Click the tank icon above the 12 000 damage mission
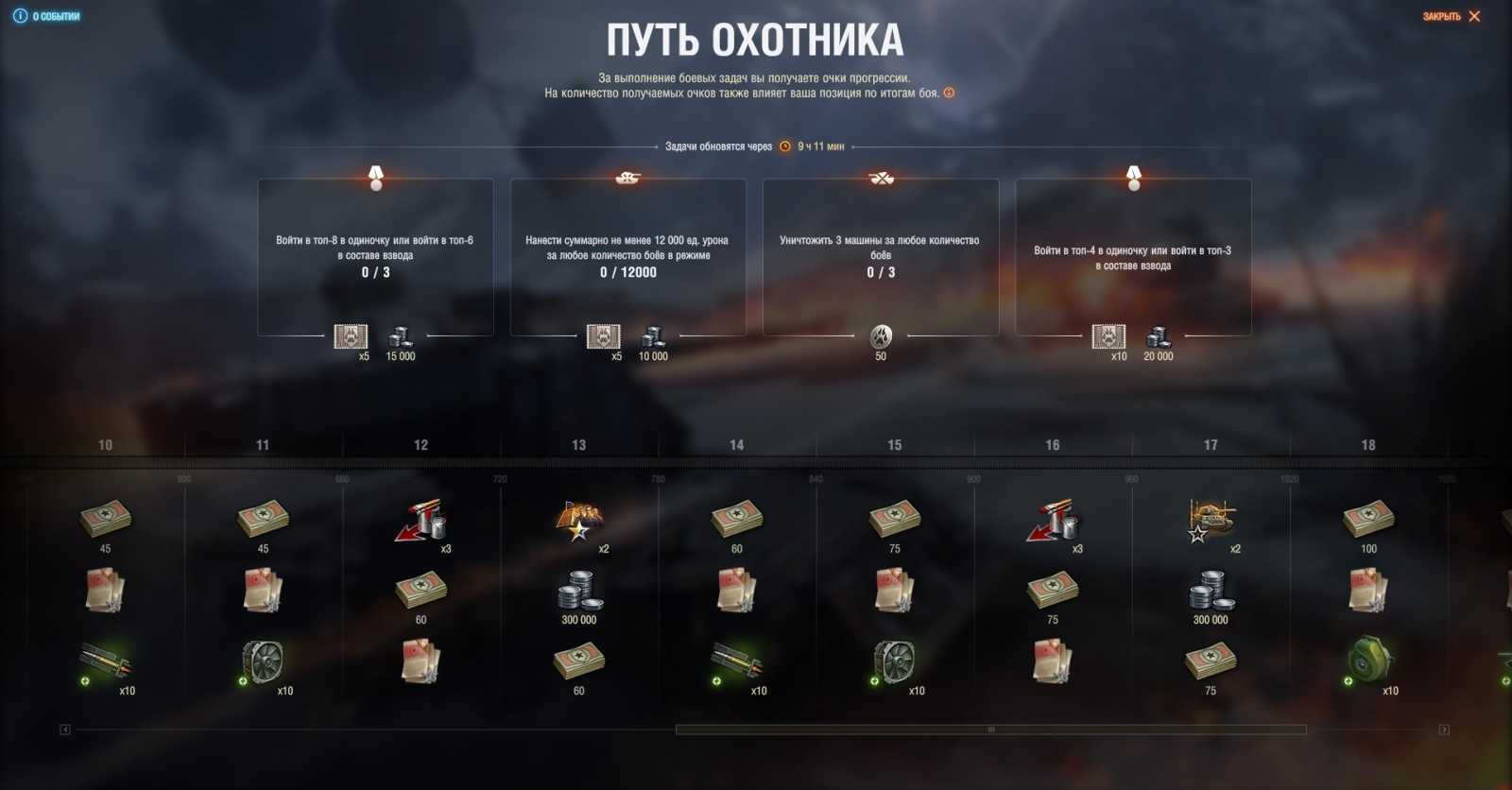1512x790 pixels. [627, 180]
